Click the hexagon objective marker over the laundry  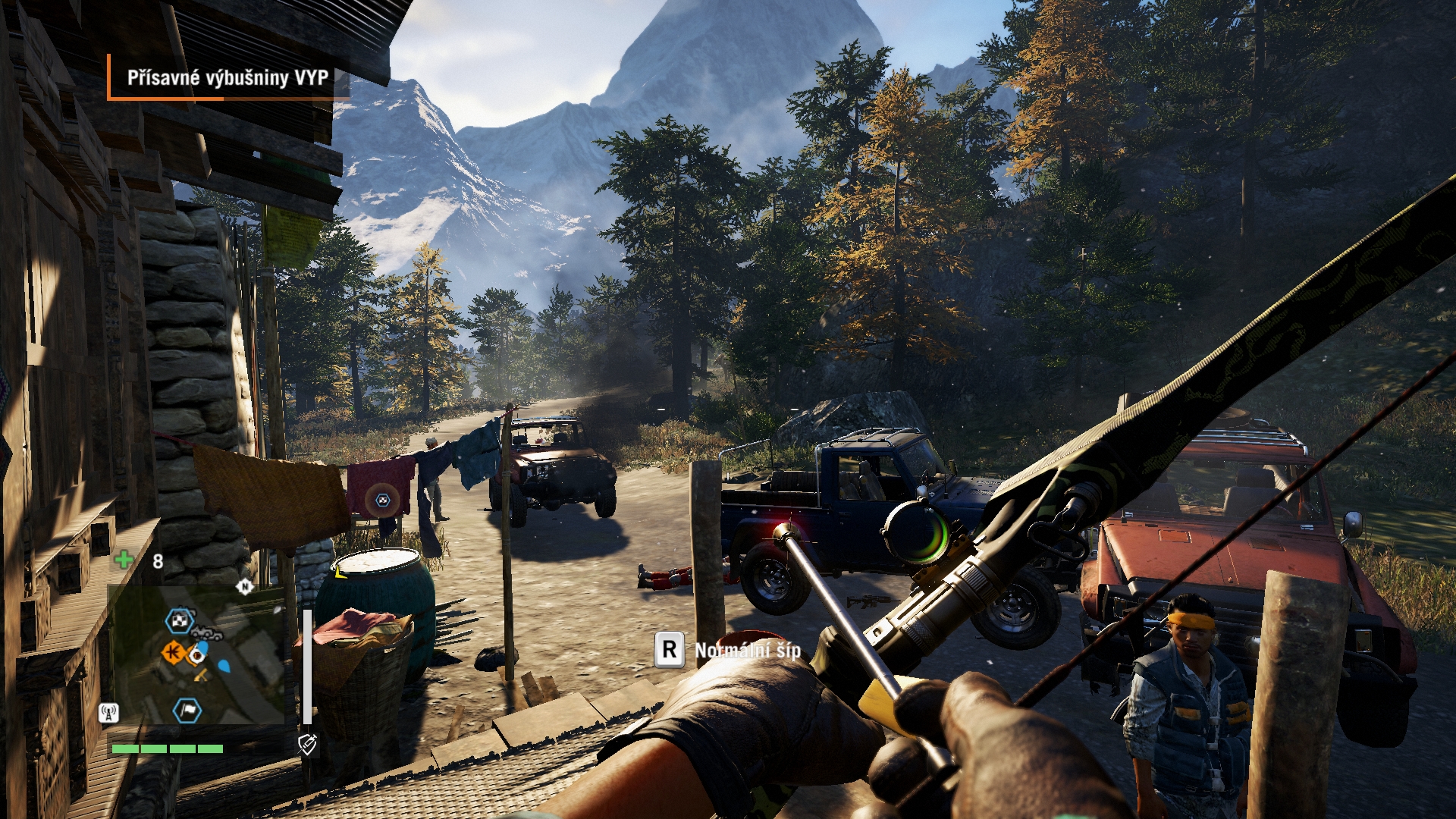pos(381,500)
